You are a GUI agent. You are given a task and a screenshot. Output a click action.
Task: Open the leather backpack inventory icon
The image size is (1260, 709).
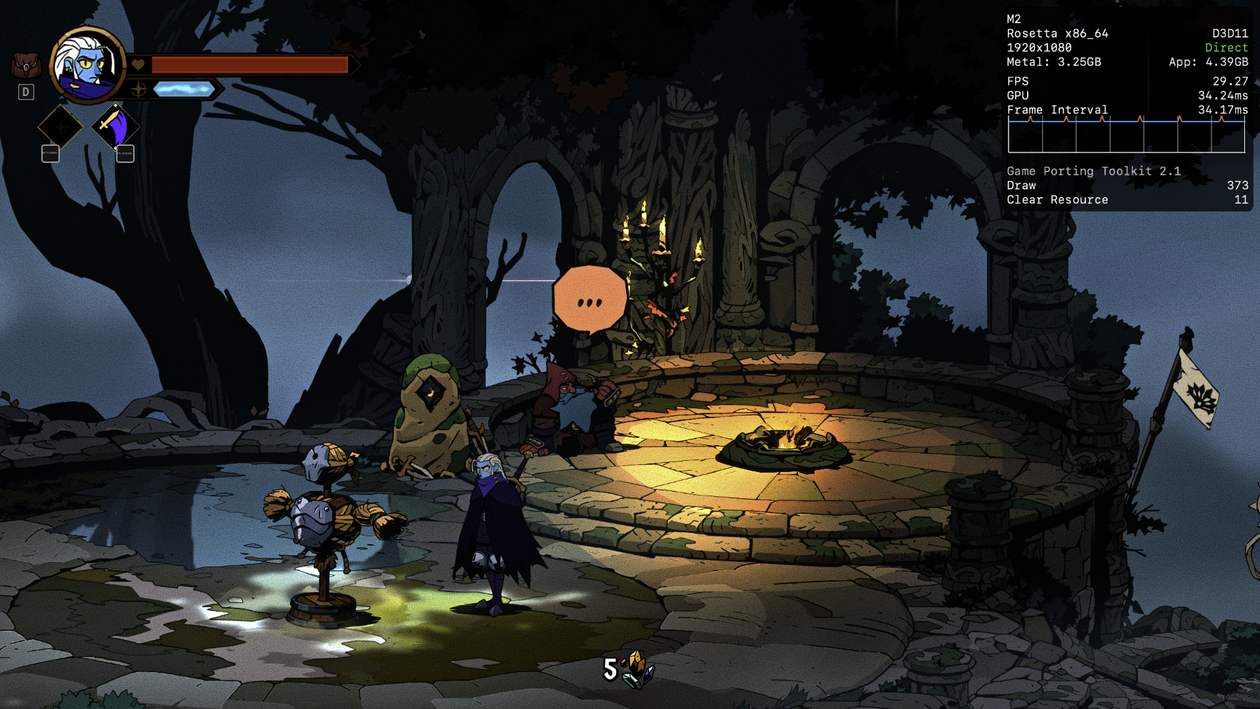point(24,66)
